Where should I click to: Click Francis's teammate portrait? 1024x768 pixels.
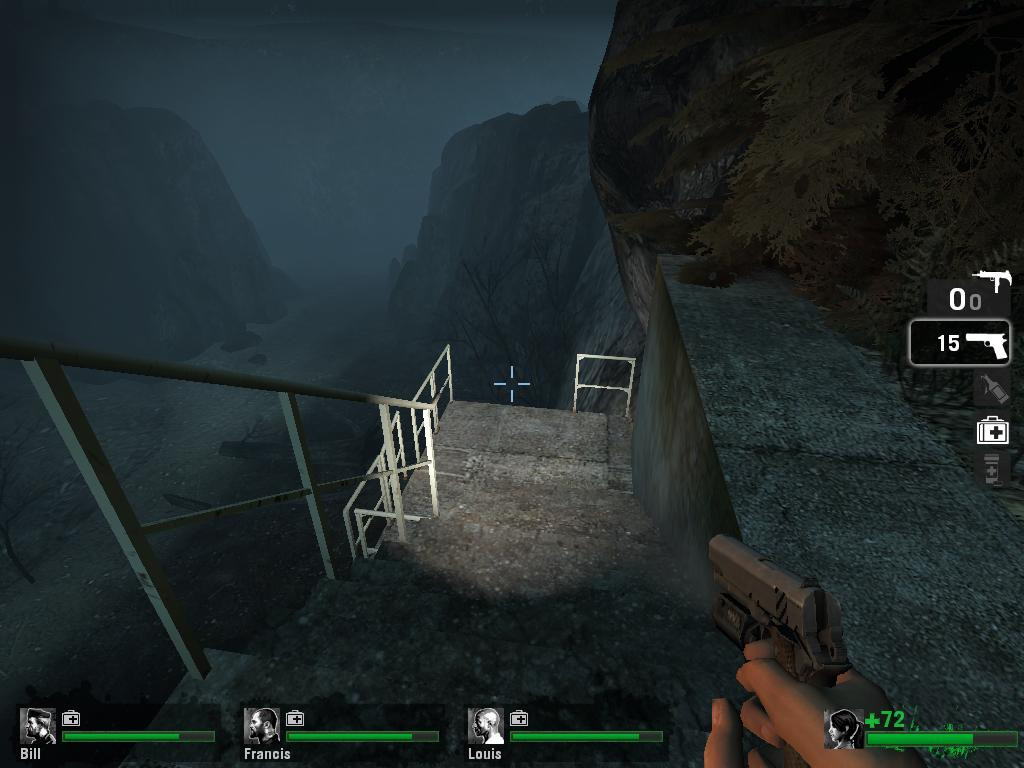[x=262, y=726]
